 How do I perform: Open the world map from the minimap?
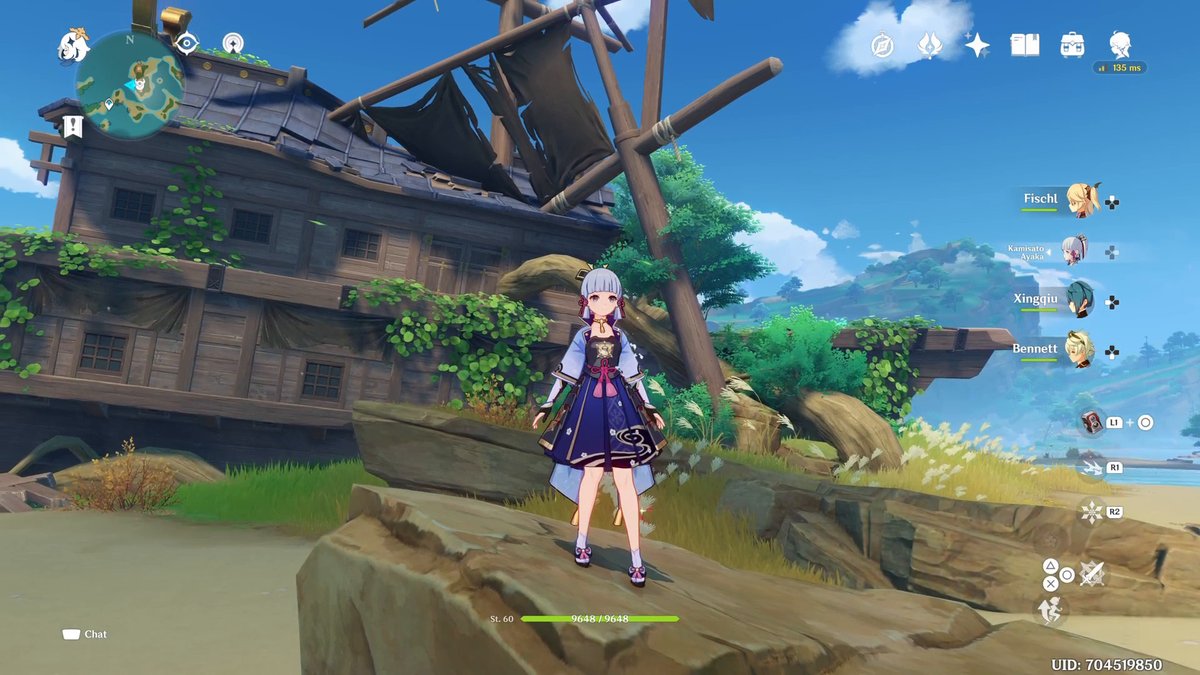(x=131, y=84)
